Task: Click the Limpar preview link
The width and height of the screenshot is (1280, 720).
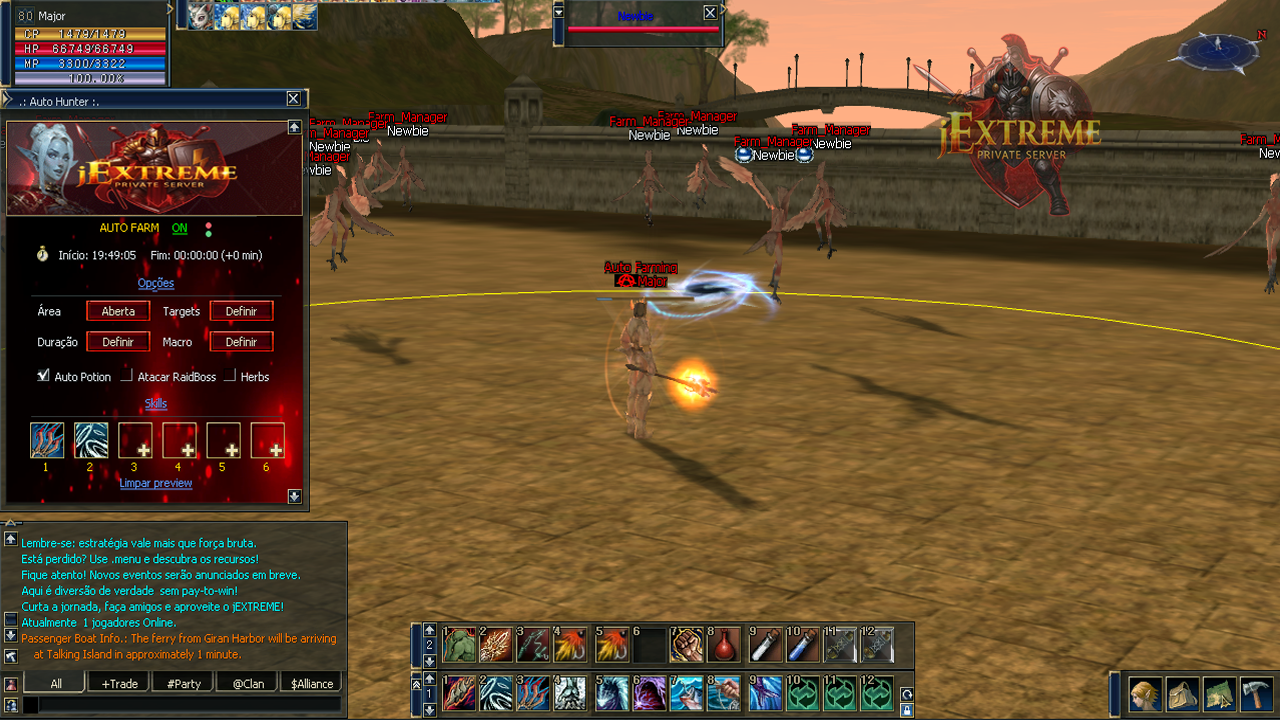Action: 156,483
